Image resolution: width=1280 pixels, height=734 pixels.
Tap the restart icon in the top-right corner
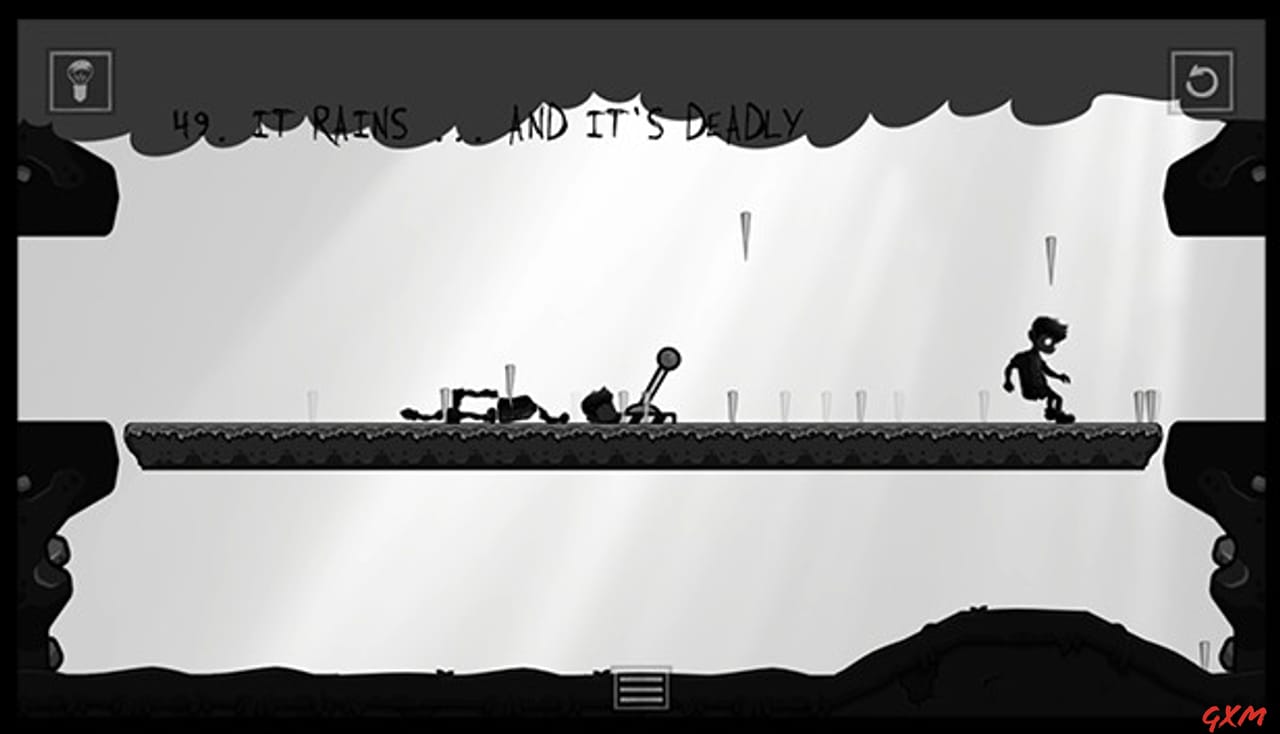pos(1202,82)
